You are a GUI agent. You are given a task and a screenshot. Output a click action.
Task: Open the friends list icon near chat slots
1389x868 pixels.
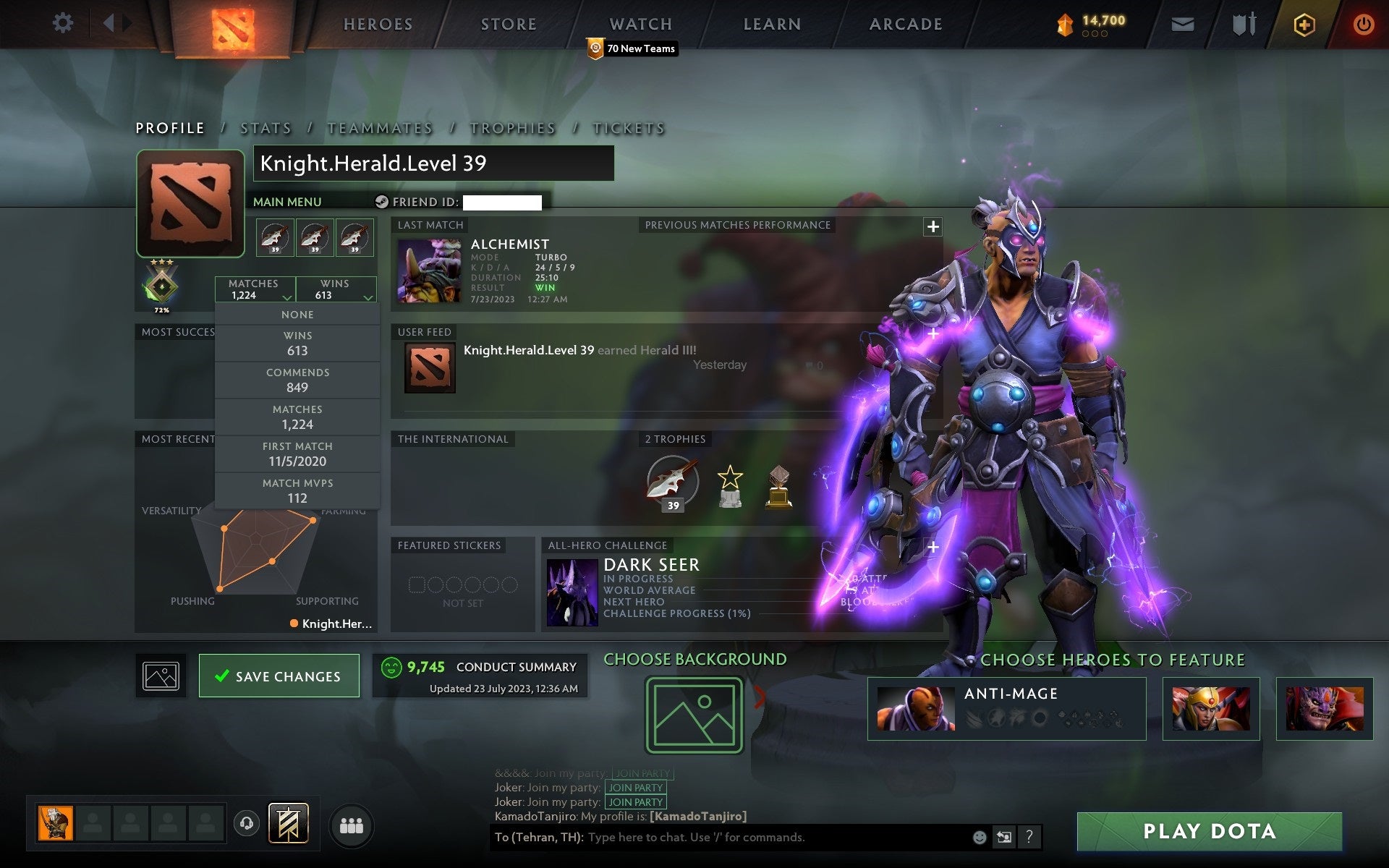pyautogui.click(x=352, y=824)
